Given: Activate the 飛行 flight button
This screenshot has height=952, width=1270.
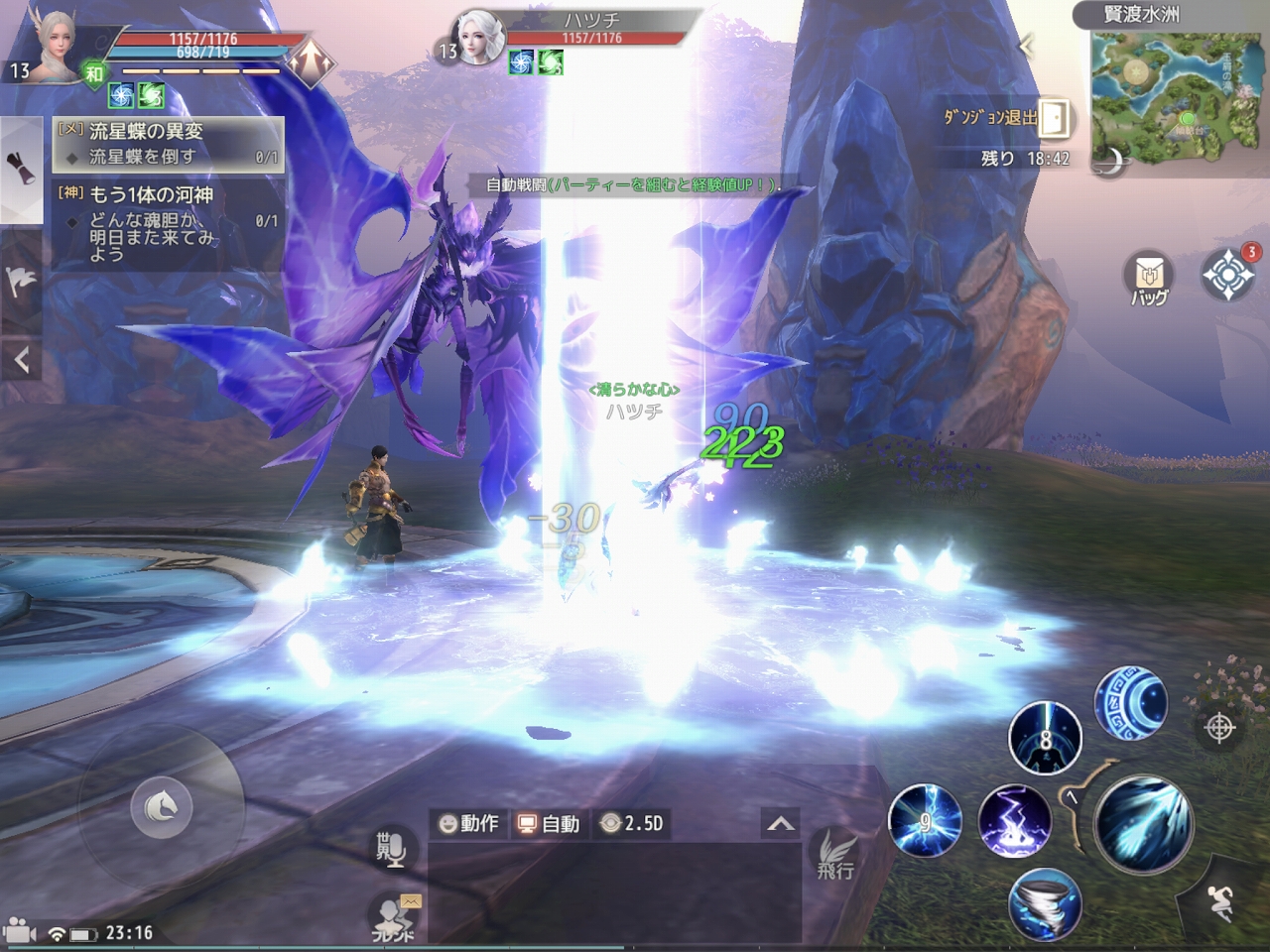Looking at the screenshot, I should pos(834,855).
